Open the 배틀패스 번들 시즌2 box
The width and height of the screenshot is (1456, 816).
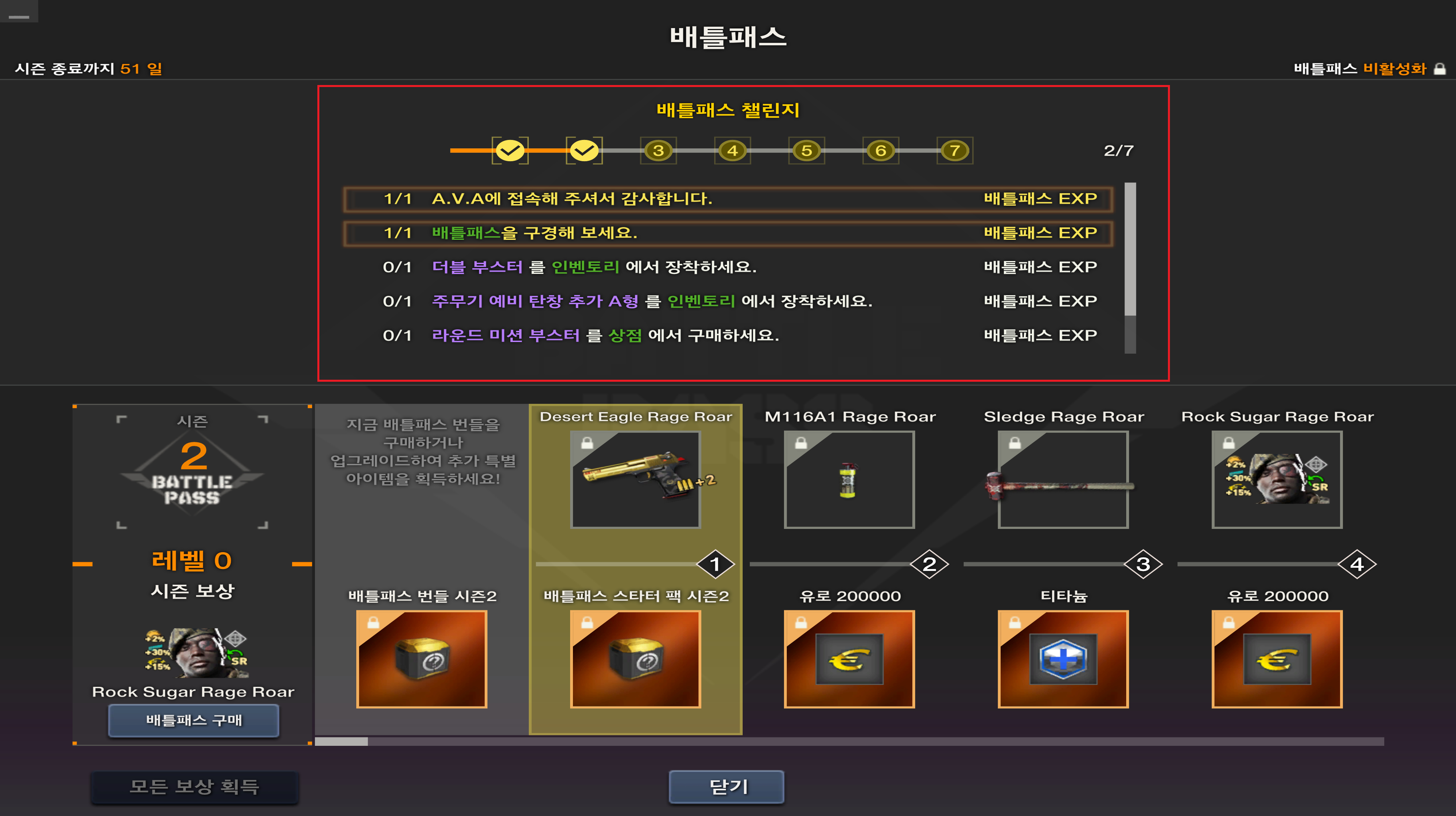click(x=422, y=658)
